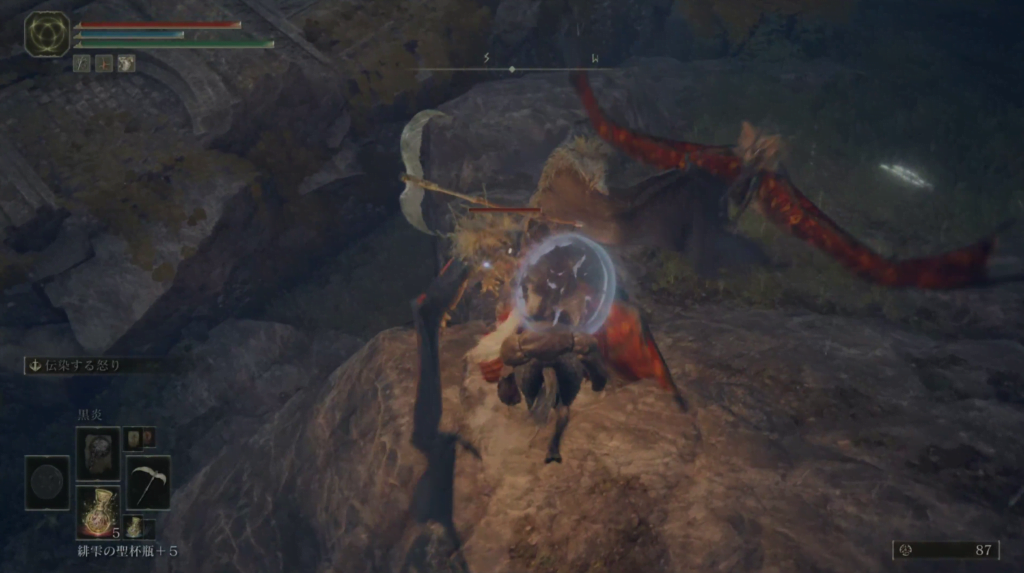Click the small flask pouch slot
This screenshot has width=1024, height=573.
[135, 527]
